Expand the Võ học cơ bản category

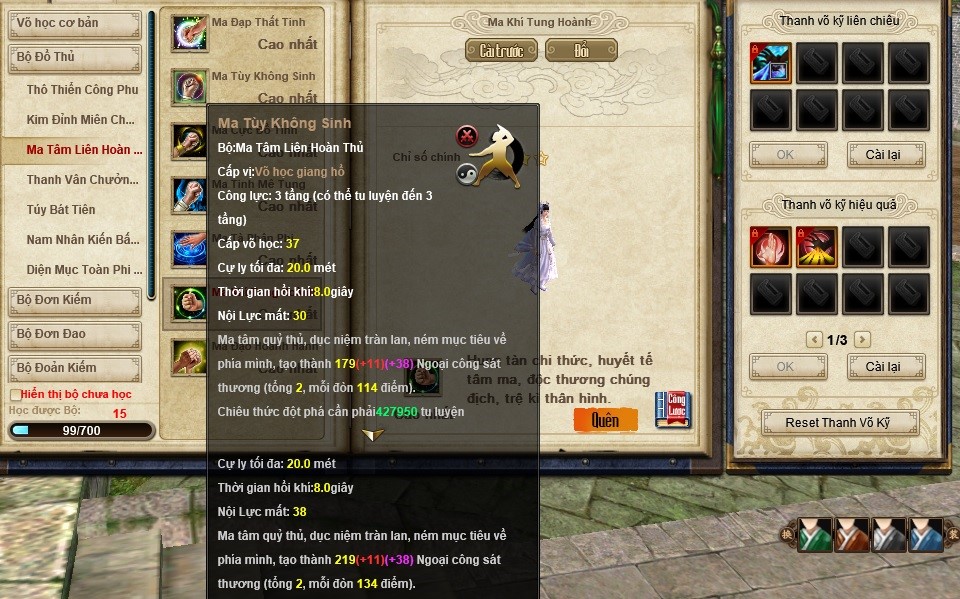tap(73, 25)
